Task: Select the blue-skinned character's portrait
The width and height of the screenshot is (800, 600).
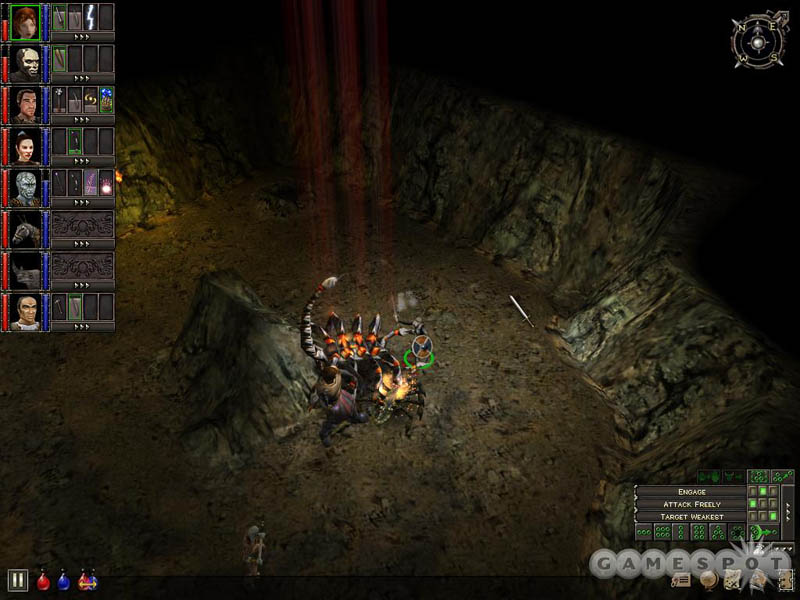Action: click(25, 188)
